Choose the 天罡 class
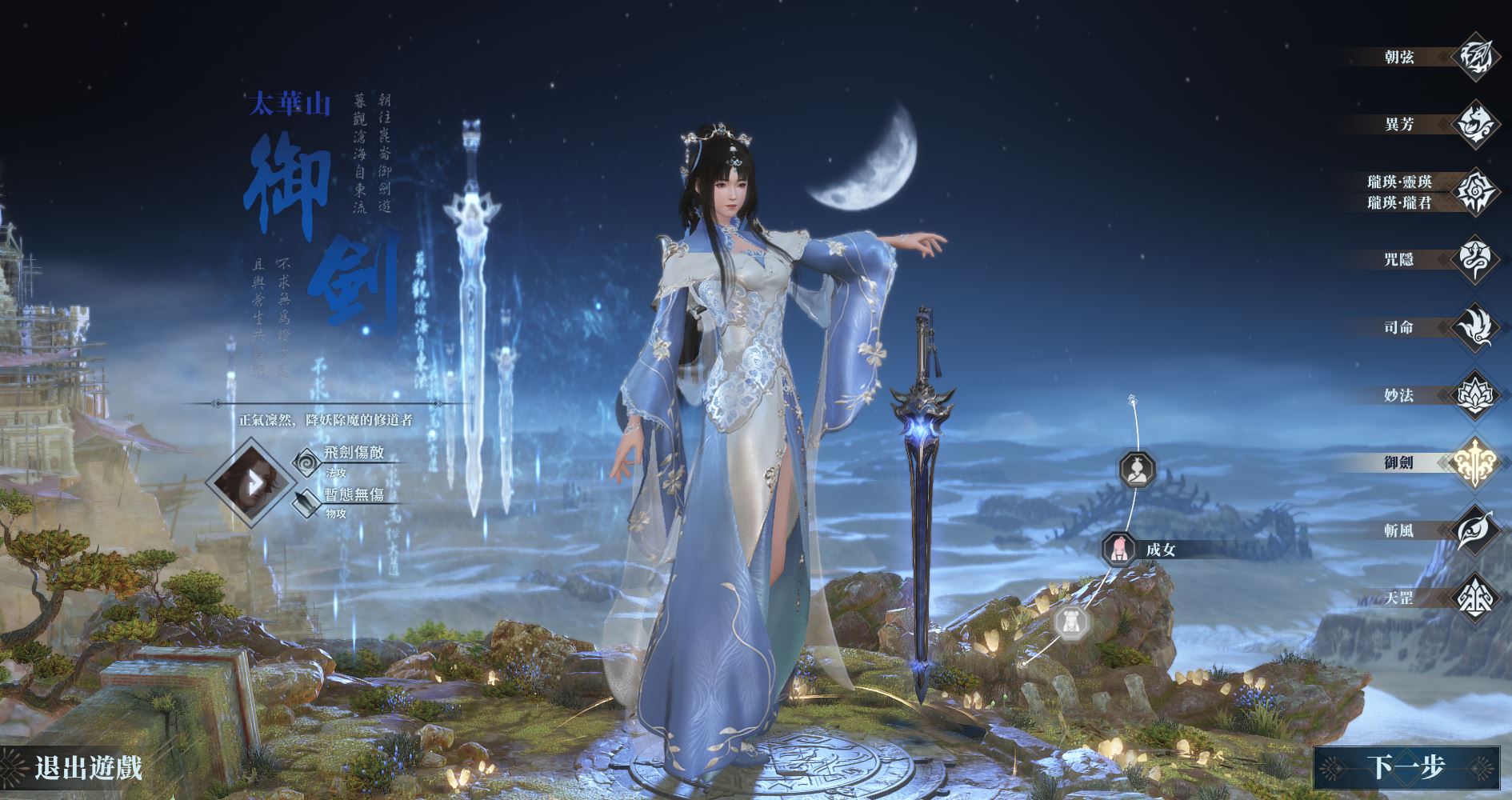Screen dimensions: 1512x800 coord(1474,598)
